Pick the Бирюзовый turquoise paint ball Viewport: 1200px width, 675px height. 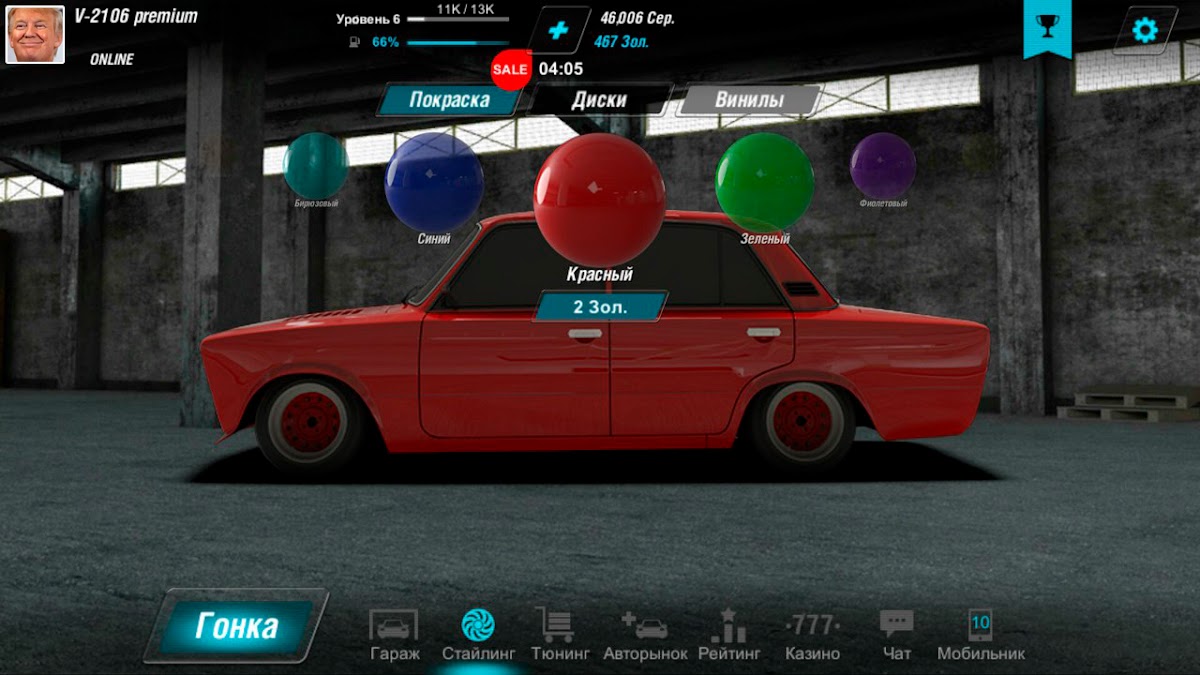pos(315,166)
